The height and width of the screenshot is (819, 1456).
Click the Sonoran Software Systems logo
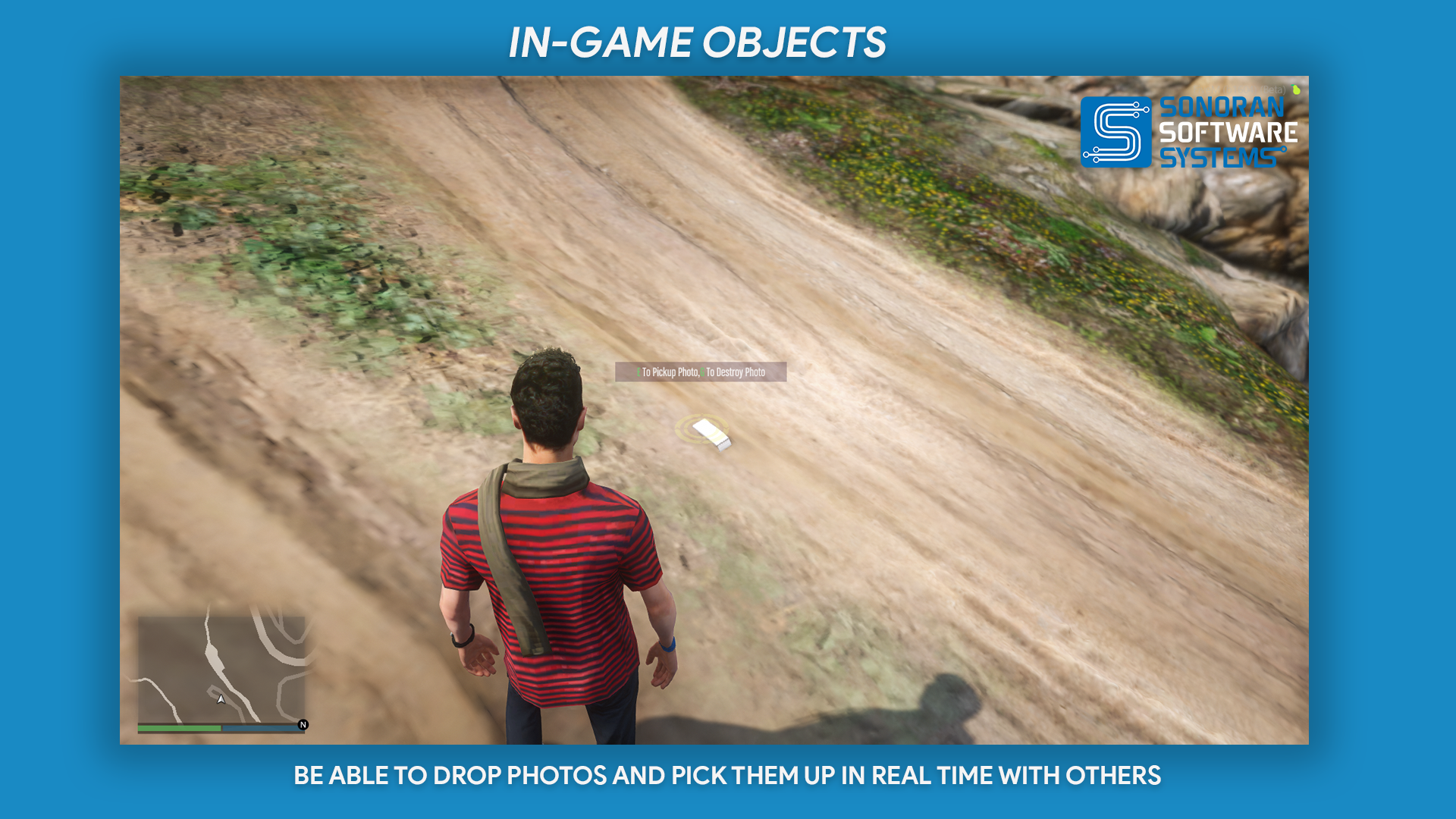pos(1188,132)
